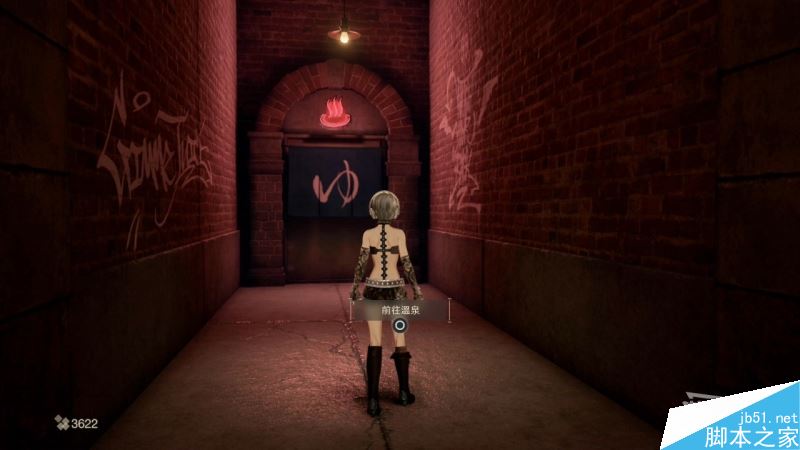Select the 前往温泉 interaction prompt

pos(399,311)
